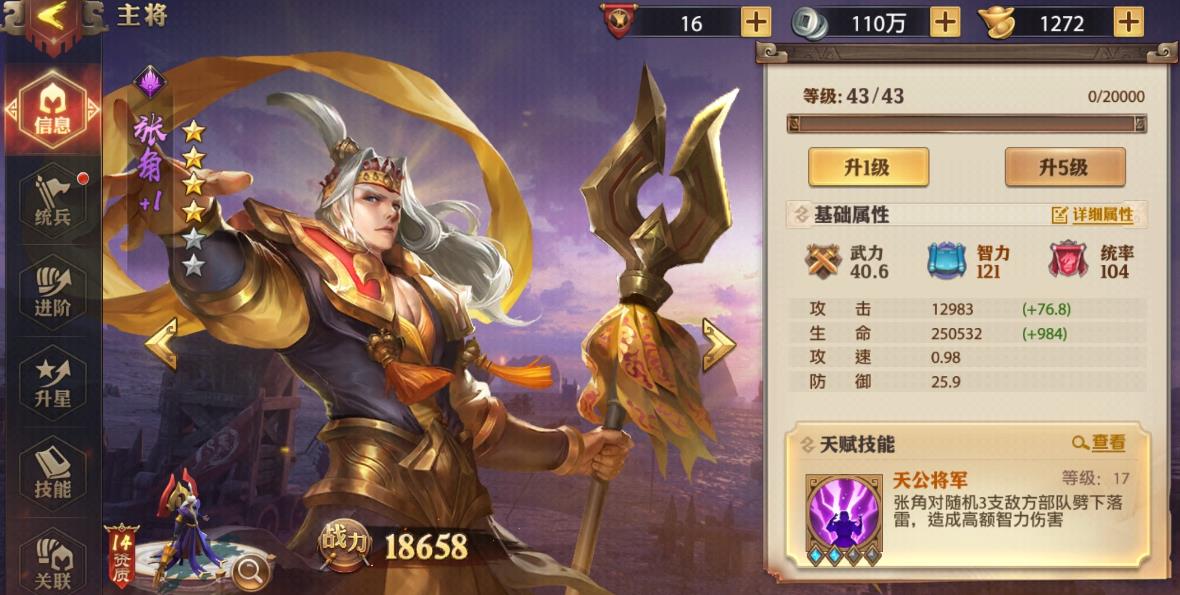Select the 天公将军 skill icon
The height and width of the screenshot is (595, 1180).
[844, 512]
